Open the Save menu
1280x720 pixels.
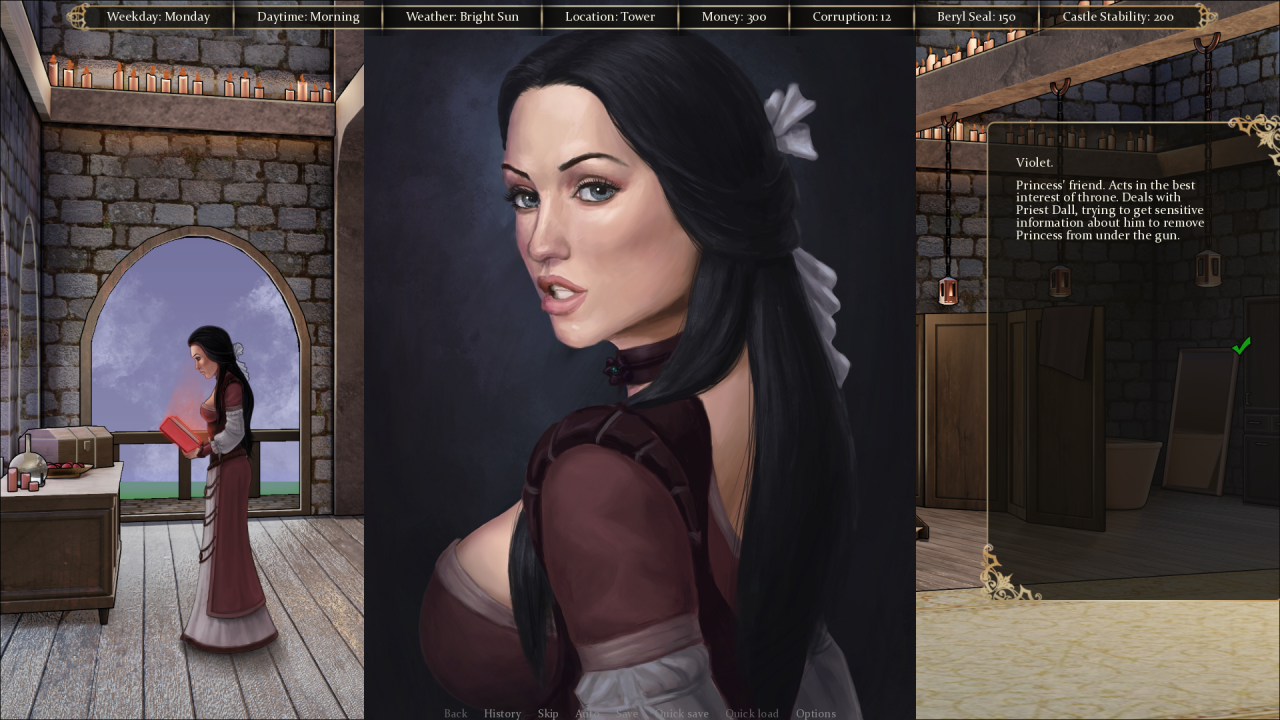pos(627,713)
